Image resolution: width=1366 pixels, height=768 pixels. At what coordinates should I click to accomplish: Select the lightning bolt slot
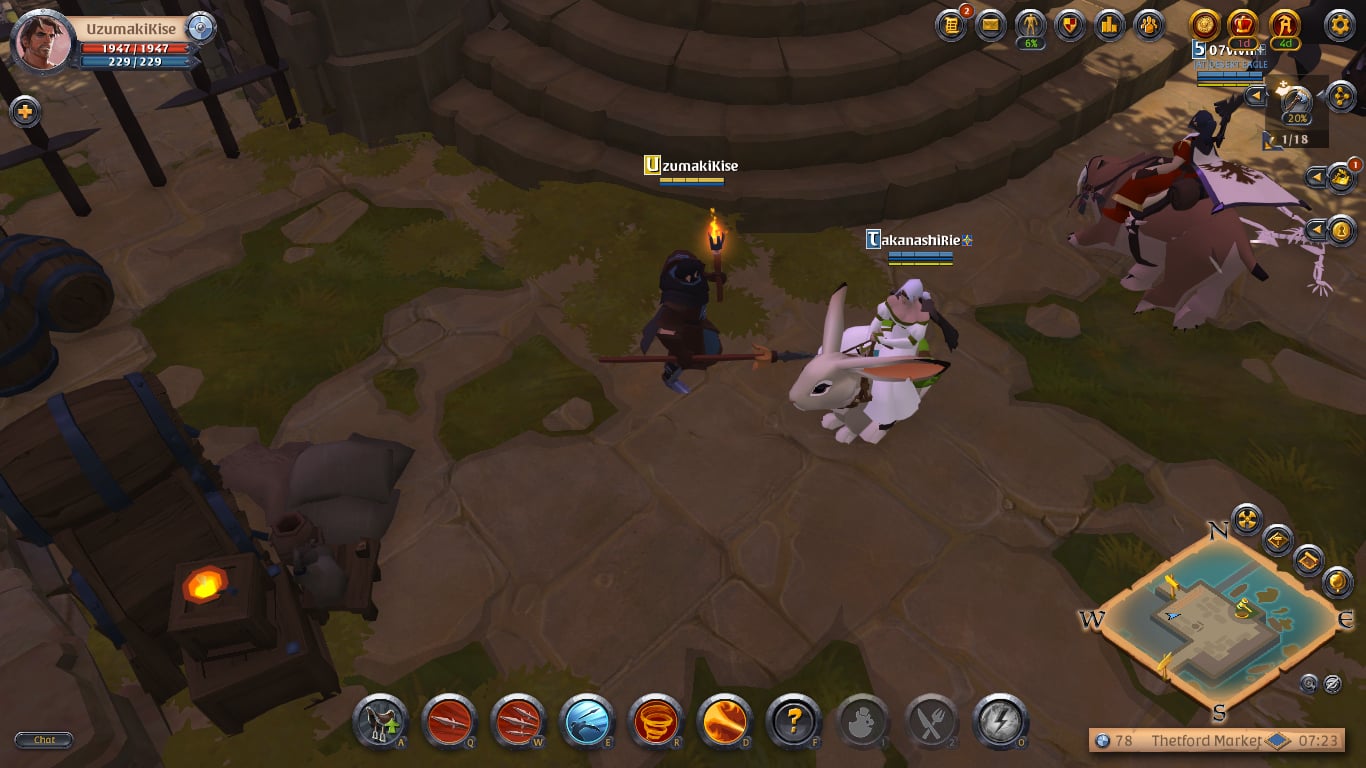(x=1001, y=721)
